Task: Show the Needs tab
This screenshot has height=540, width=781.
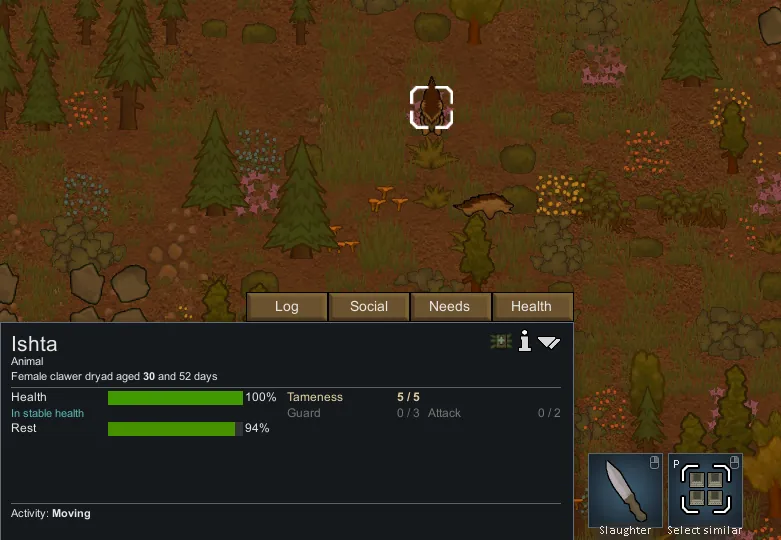Action: click(449, 307)
